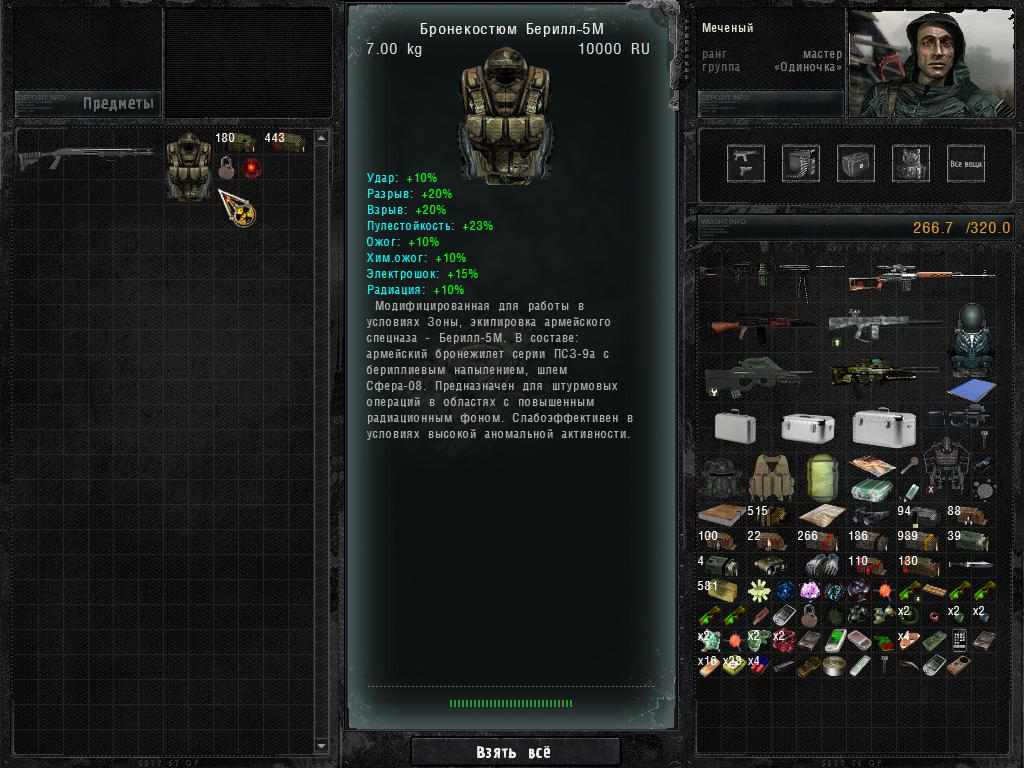
Task: Filter inventory by the ammo magazine category
Action: pos(800,163)
